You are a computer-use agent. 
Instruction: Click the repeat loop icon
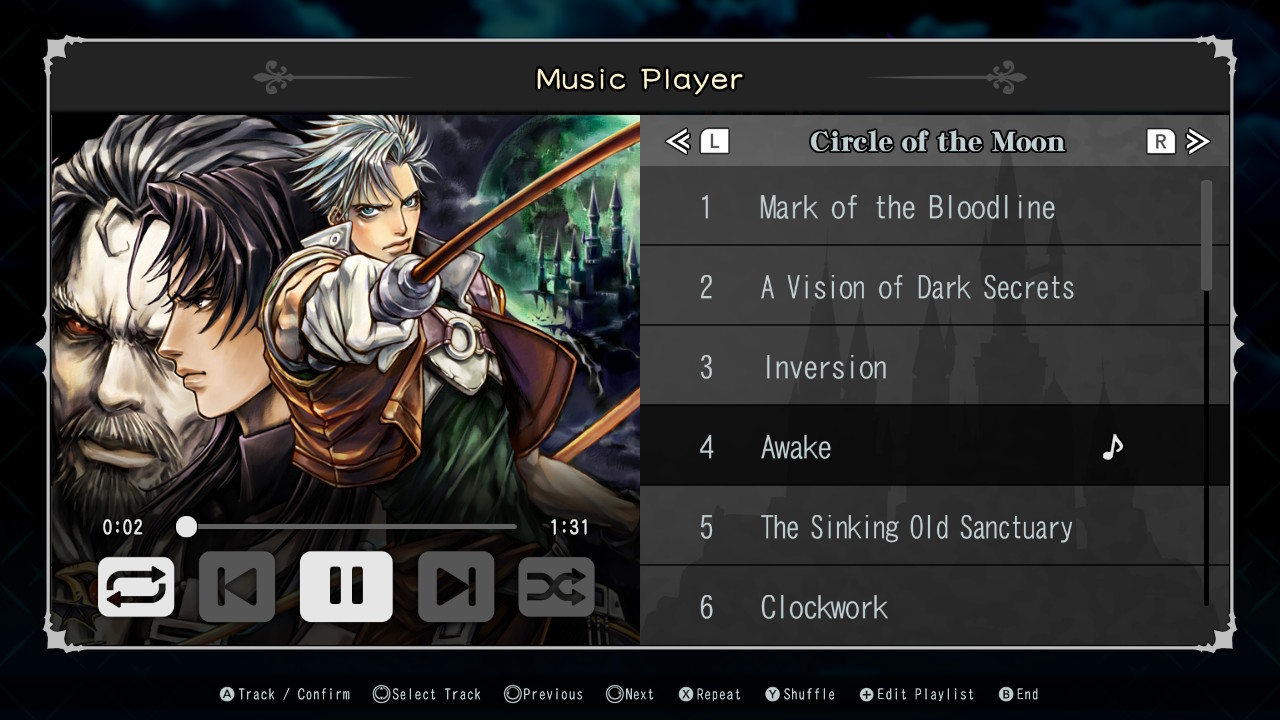click(136, 586)
